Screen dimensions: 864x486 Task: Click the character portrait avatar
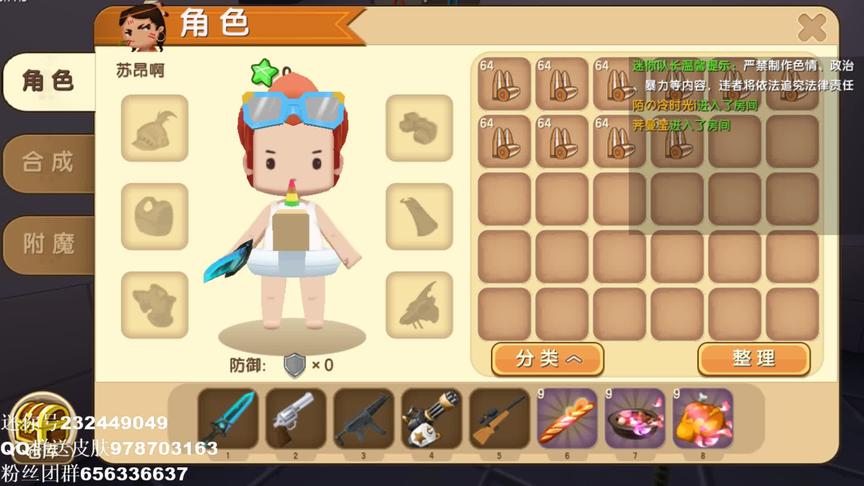pyautogui.click(x=142, y=28)
